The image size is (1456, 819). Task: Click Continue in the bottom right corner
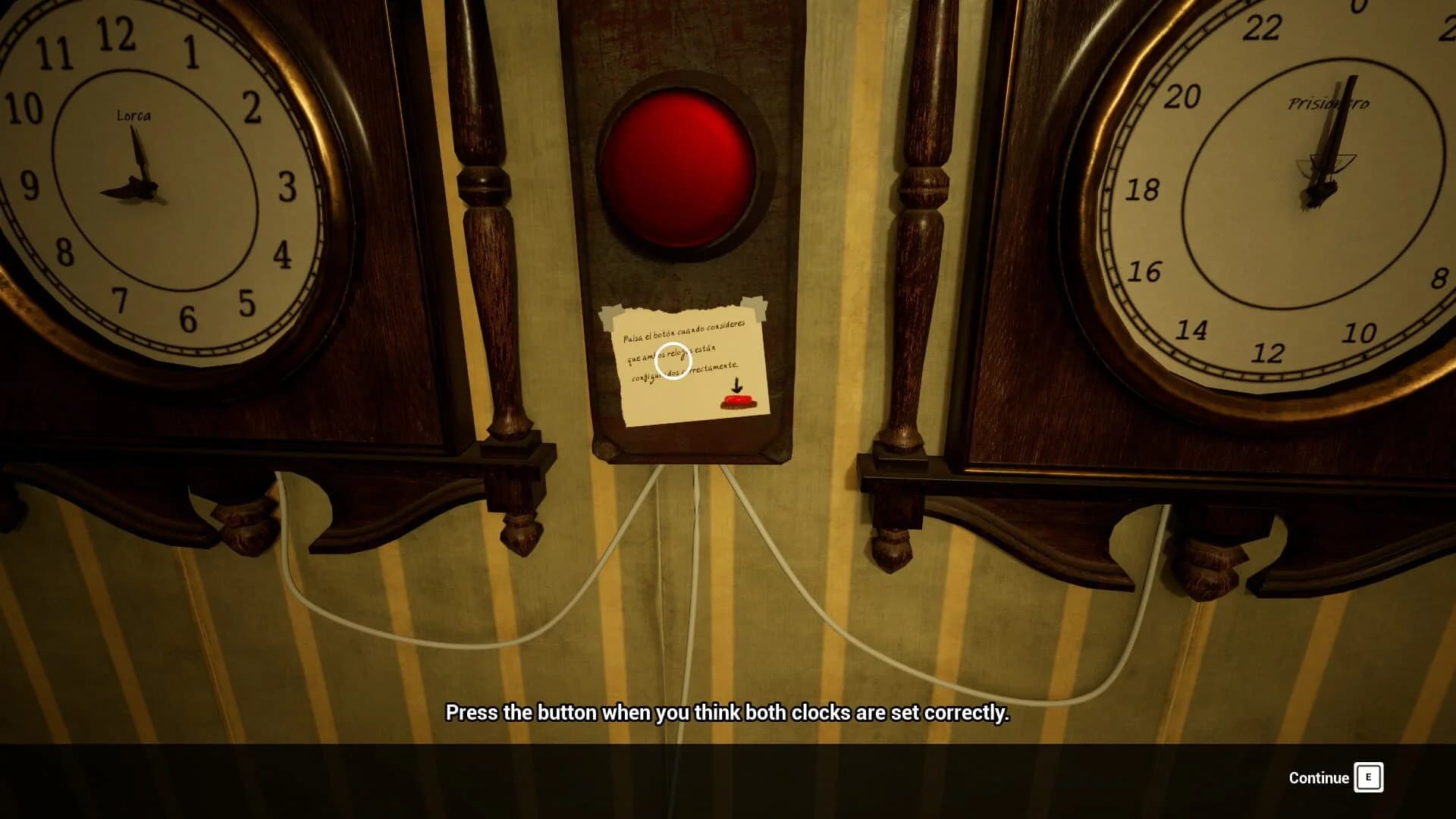tap(1319, 777)
